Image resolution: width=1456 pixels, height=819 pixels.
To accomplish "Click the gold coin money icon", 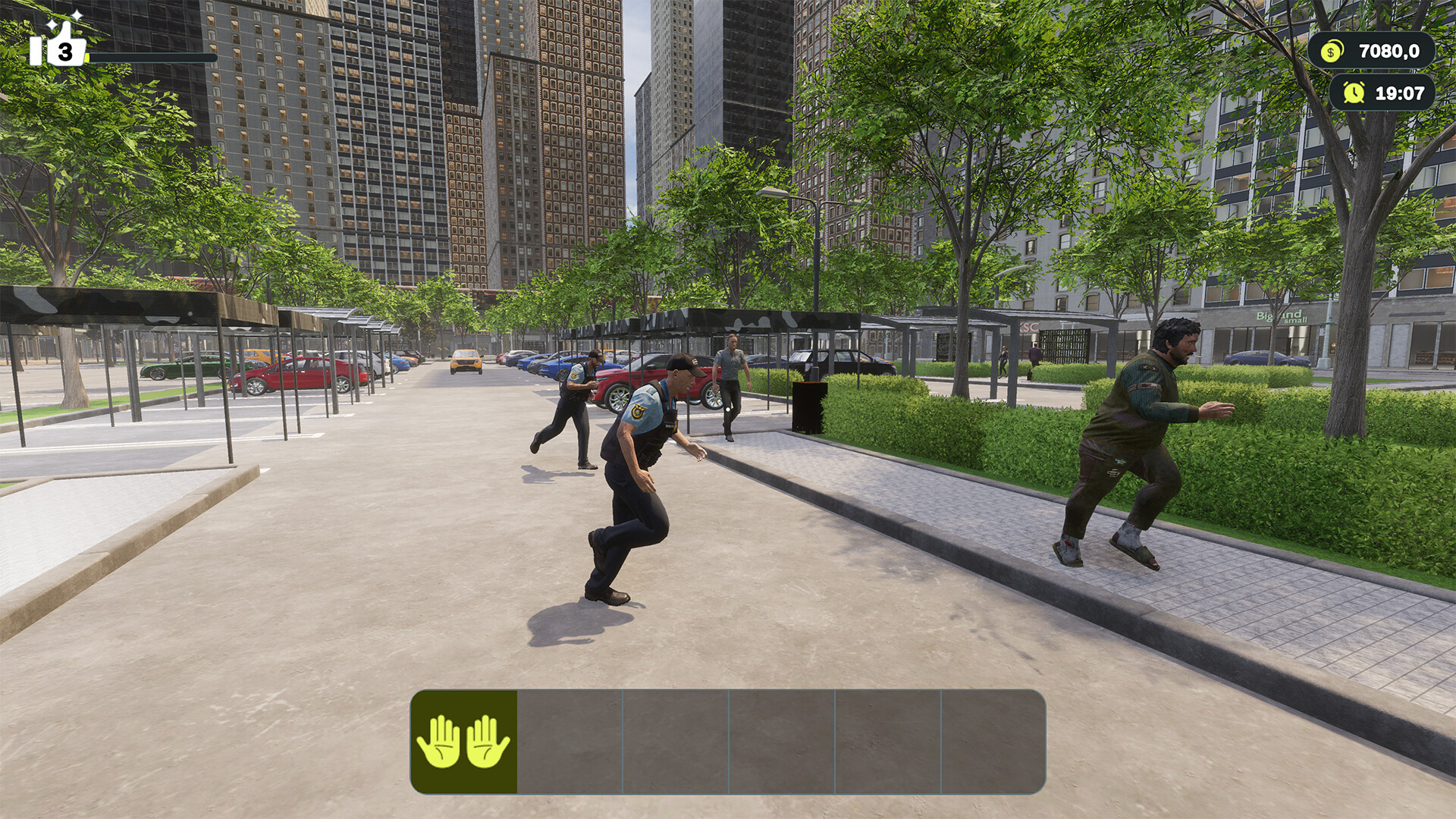I will [1331, 52].
